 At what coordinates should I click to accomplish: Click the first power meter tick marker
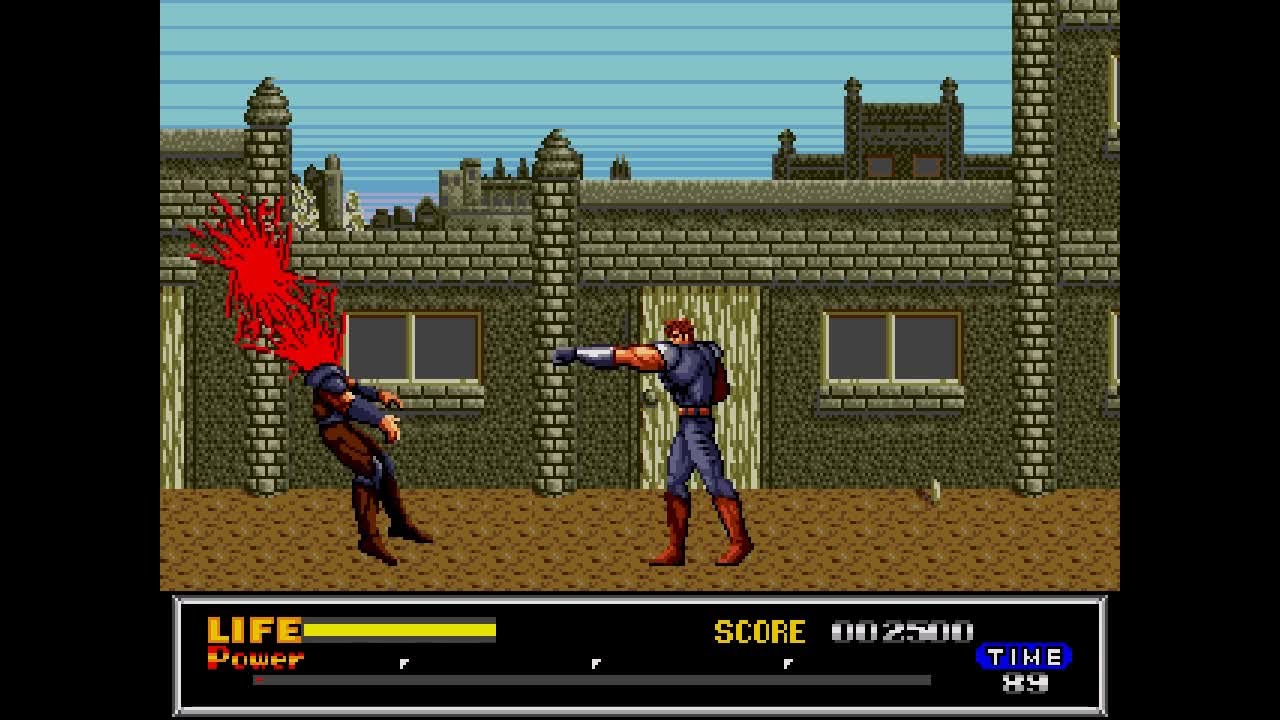(405, 662)
